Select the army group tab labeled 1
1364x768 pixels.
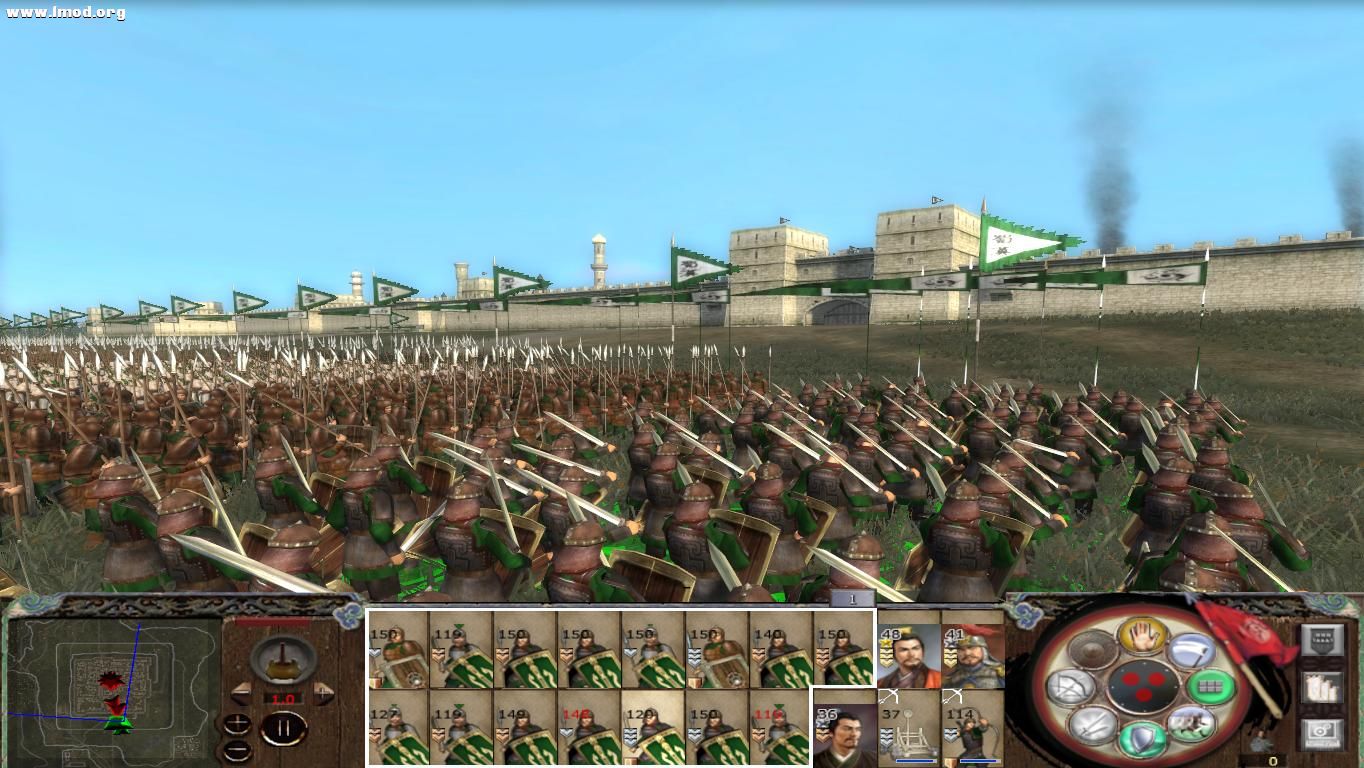pyautogui.click(x=851, y=598)
